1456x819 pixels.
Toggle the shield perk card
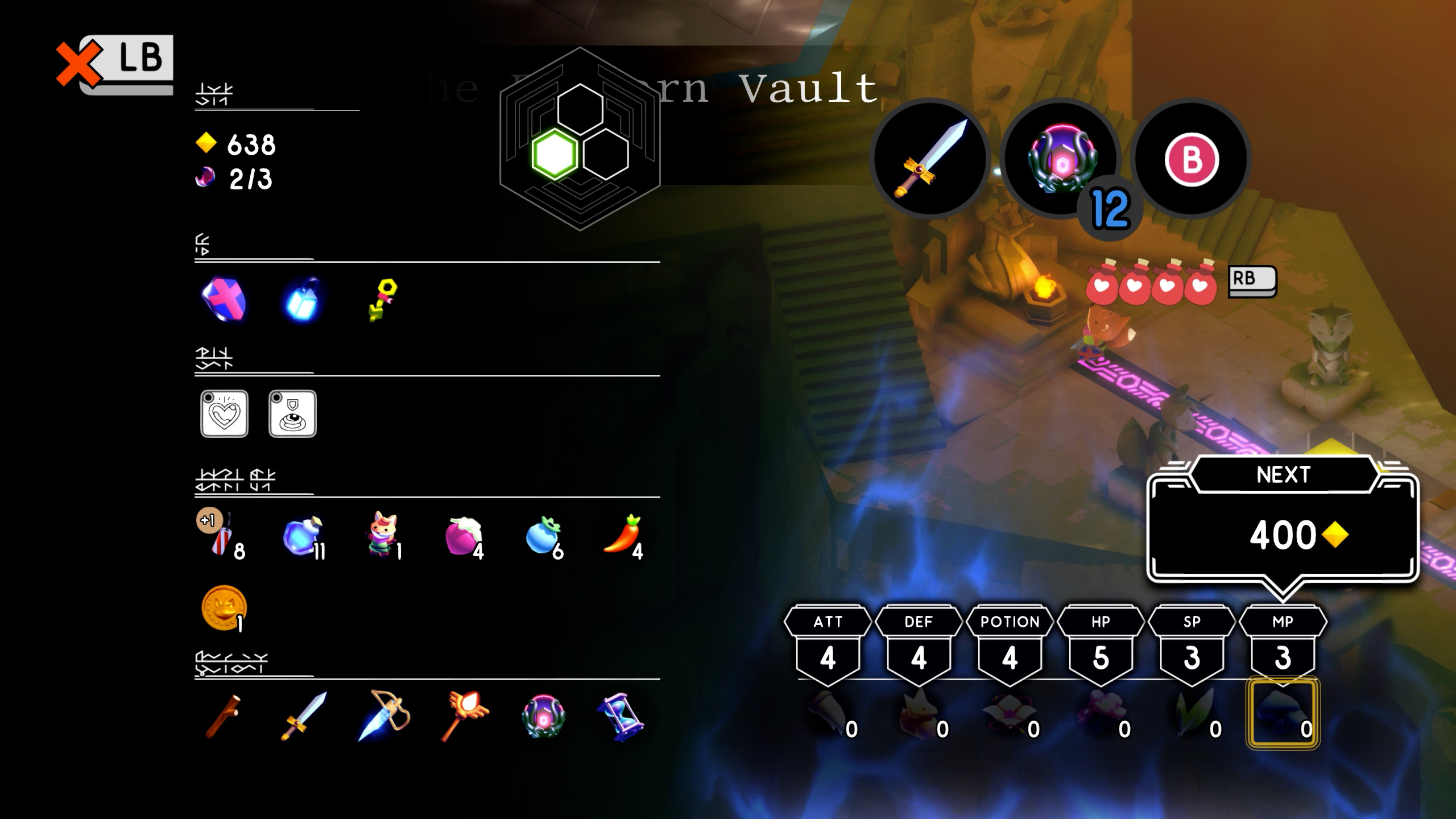point(293,415)
